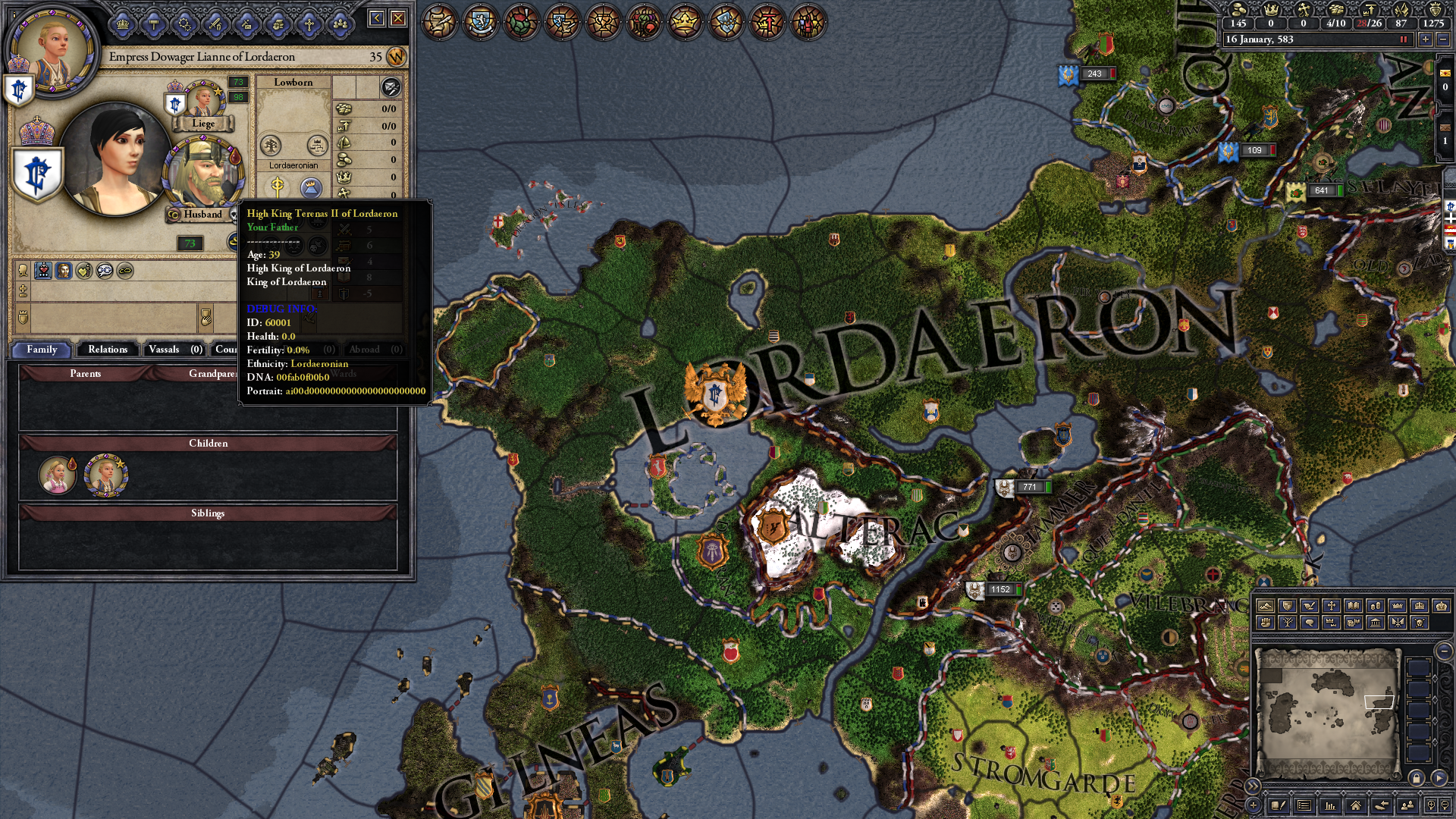Open the Vassals tab
This screenshot has width=1456, height=819.
click(x=174, y=349)
